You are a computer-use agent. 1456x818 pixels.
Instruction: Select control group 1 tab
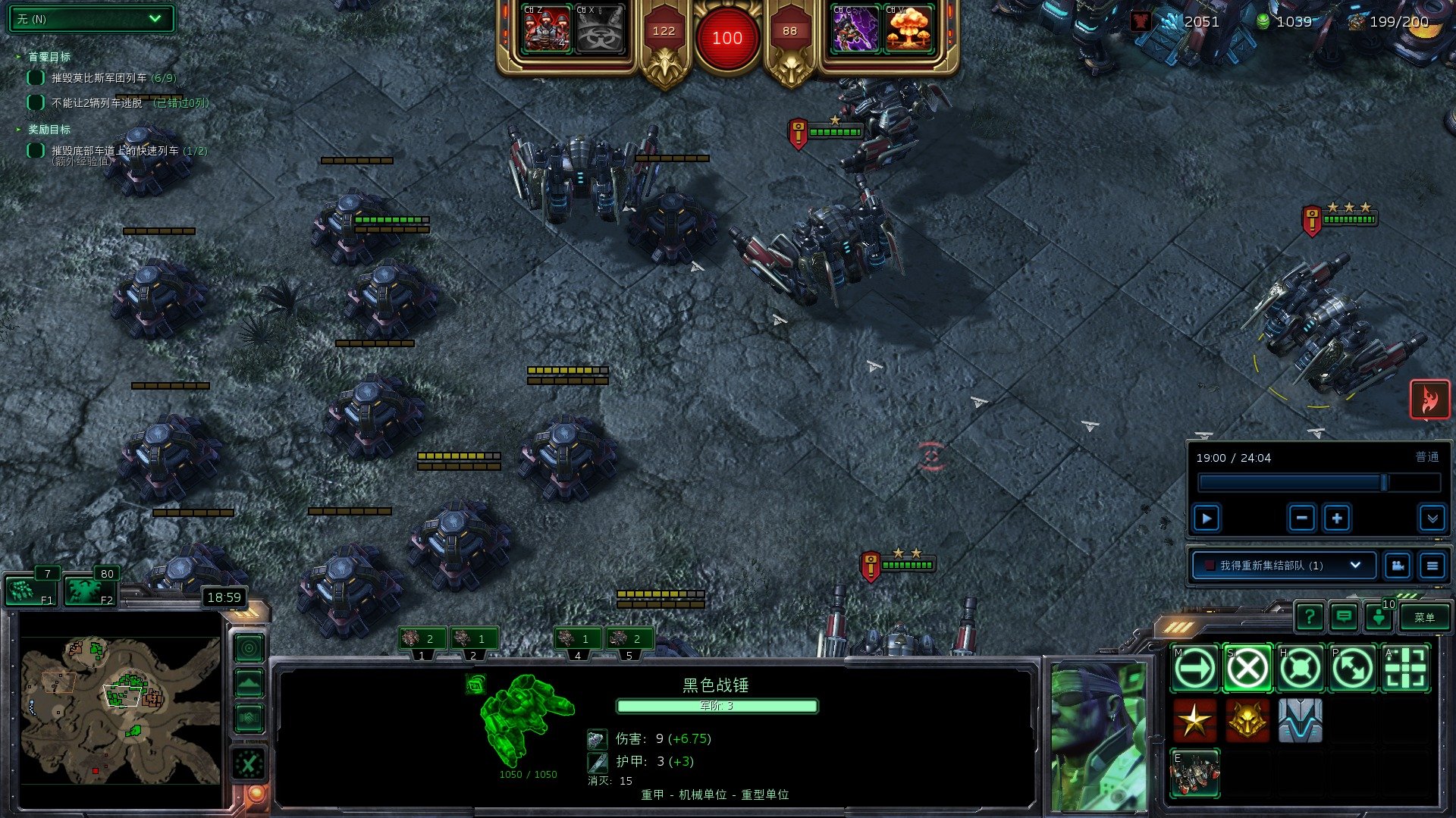tap(422, 641)
